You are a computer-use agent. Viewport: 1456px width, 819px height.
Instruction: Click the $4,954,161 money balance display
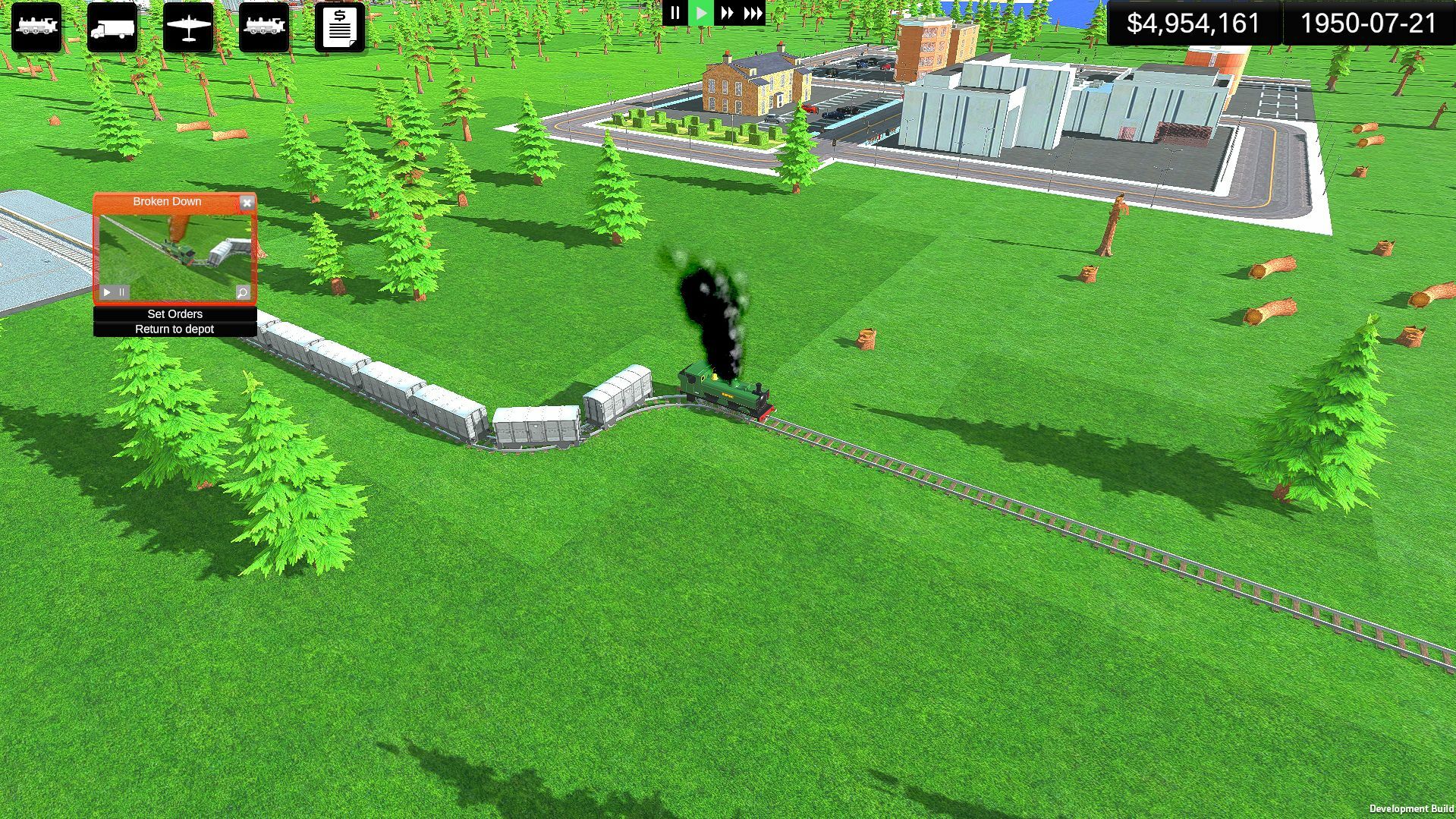tap(1193, 24)
